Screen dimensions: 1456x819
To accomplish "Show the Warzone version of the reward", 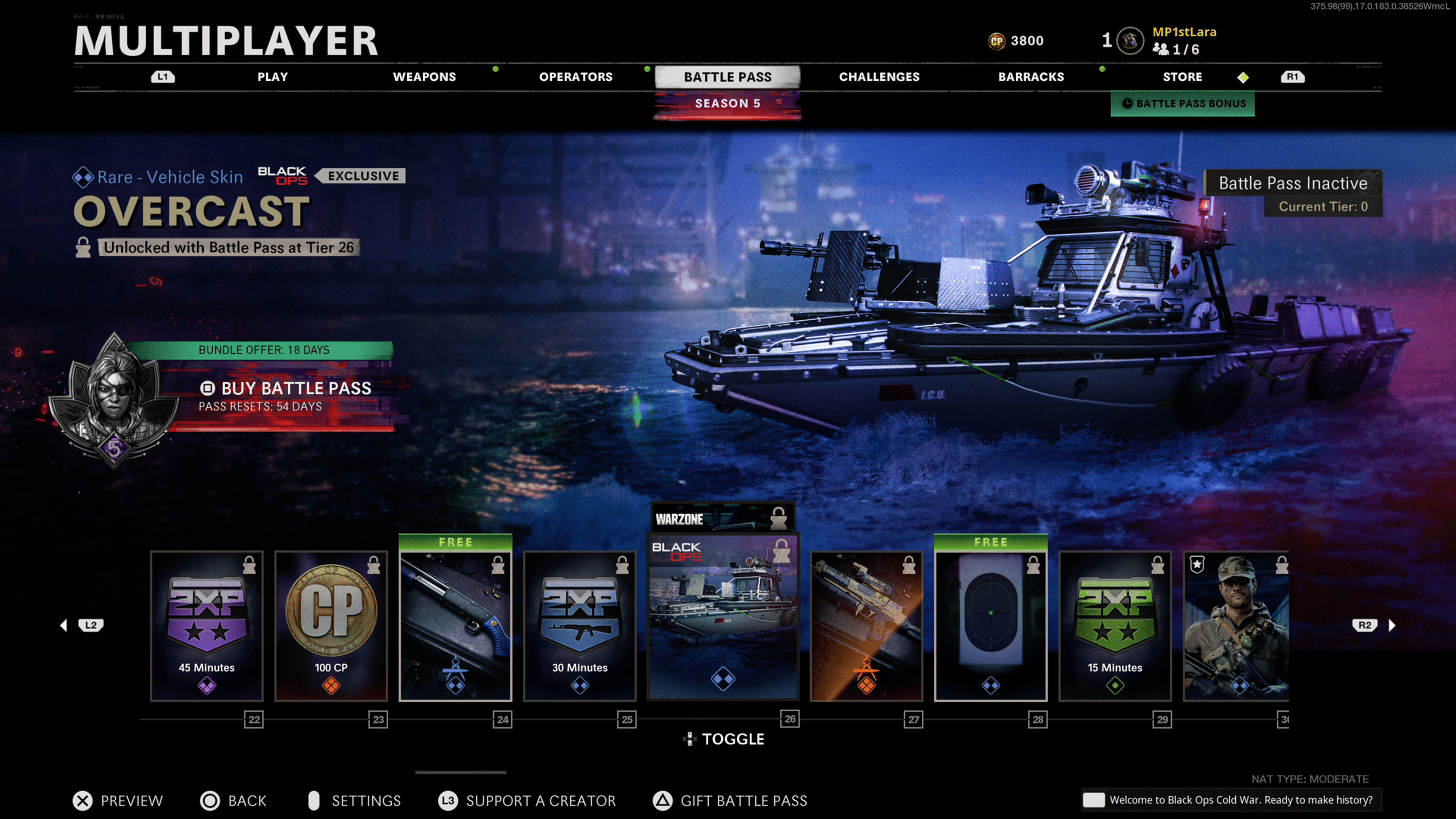I will tap(723, 518).
